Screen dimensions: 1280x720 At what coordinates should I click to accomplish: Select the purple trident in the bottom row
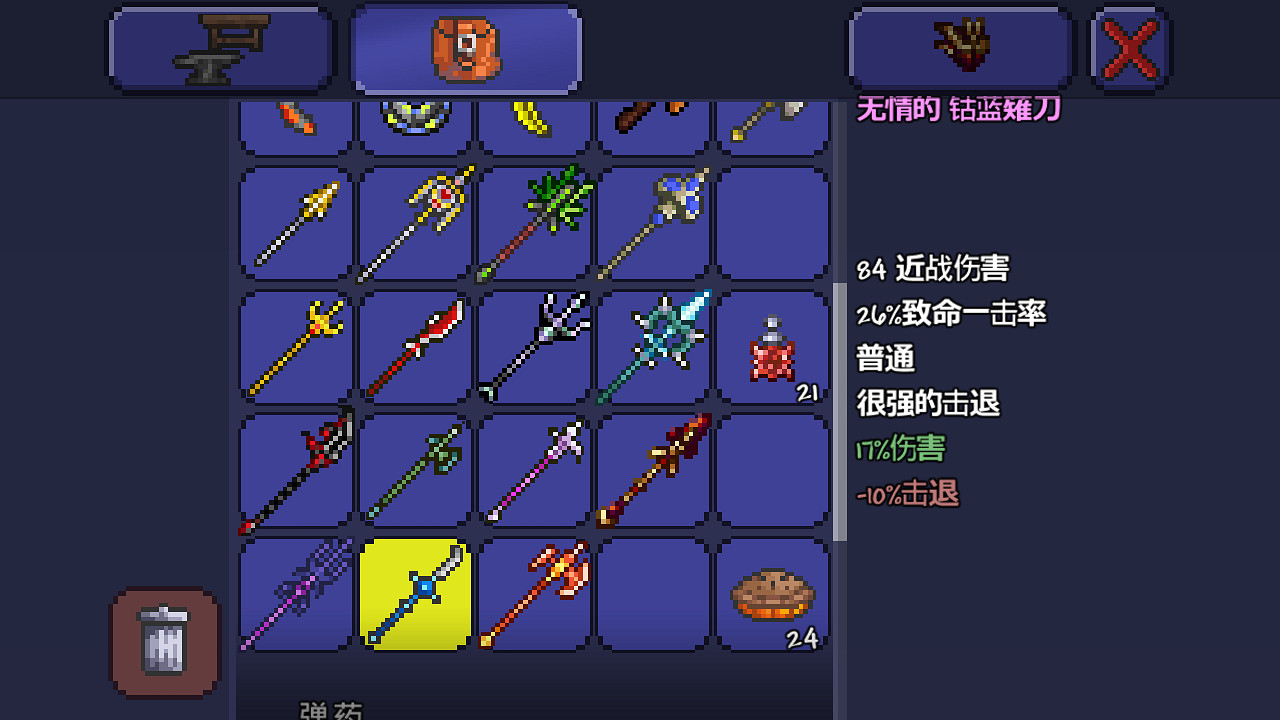[295, 595]
